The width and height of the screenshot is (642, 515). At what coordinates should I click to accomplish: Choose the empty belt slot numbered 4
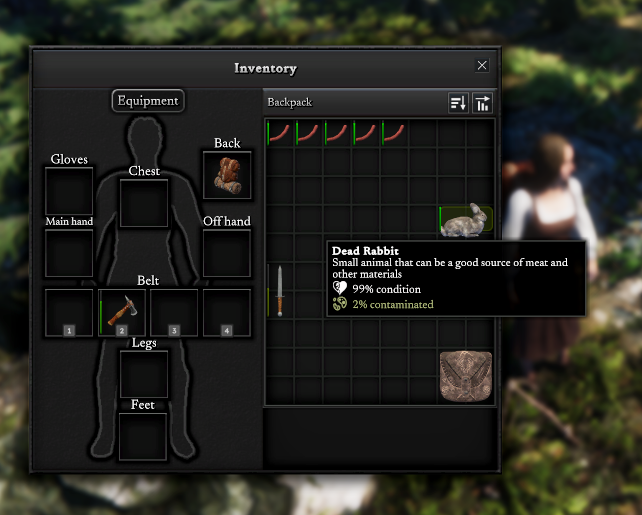tap(227, 312)
